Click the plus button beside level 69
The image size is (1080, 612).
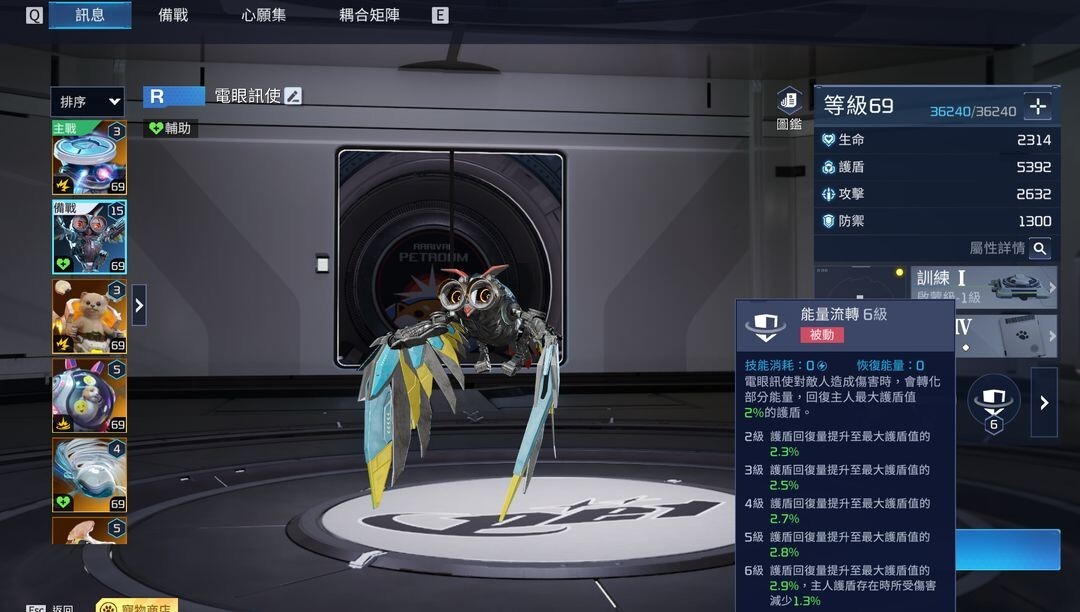(x=1038, y=106)
